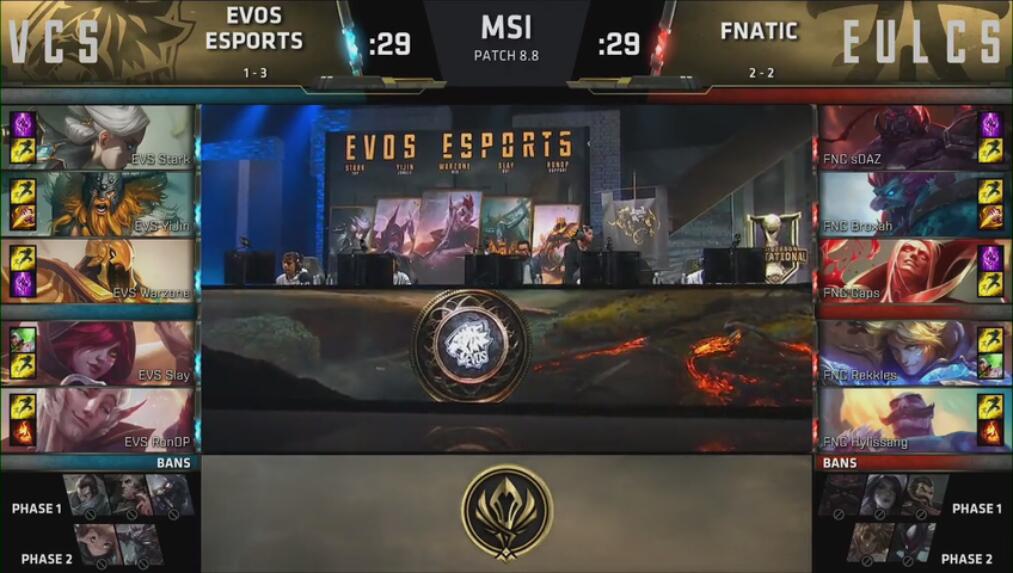Viewport: 1013px width, 573px height.
Task: Select EVS Slay's green Heal spell icon
Action: (x=23, y=341)
